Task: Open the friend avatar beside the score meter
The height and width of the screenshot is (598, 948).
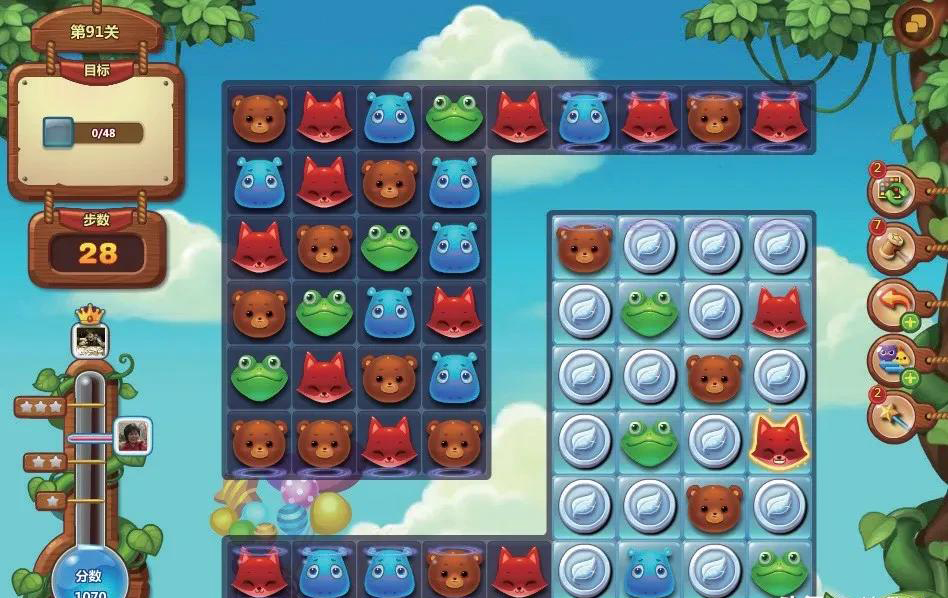Action: (x=132, y=436)
